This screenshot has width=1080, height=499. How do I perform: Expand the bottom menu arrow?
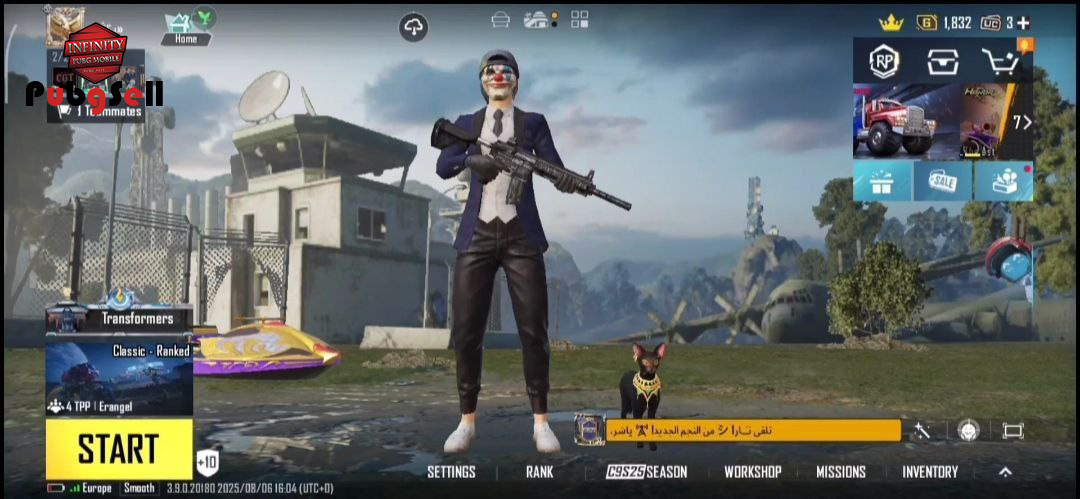click(x=1005, y=472)
